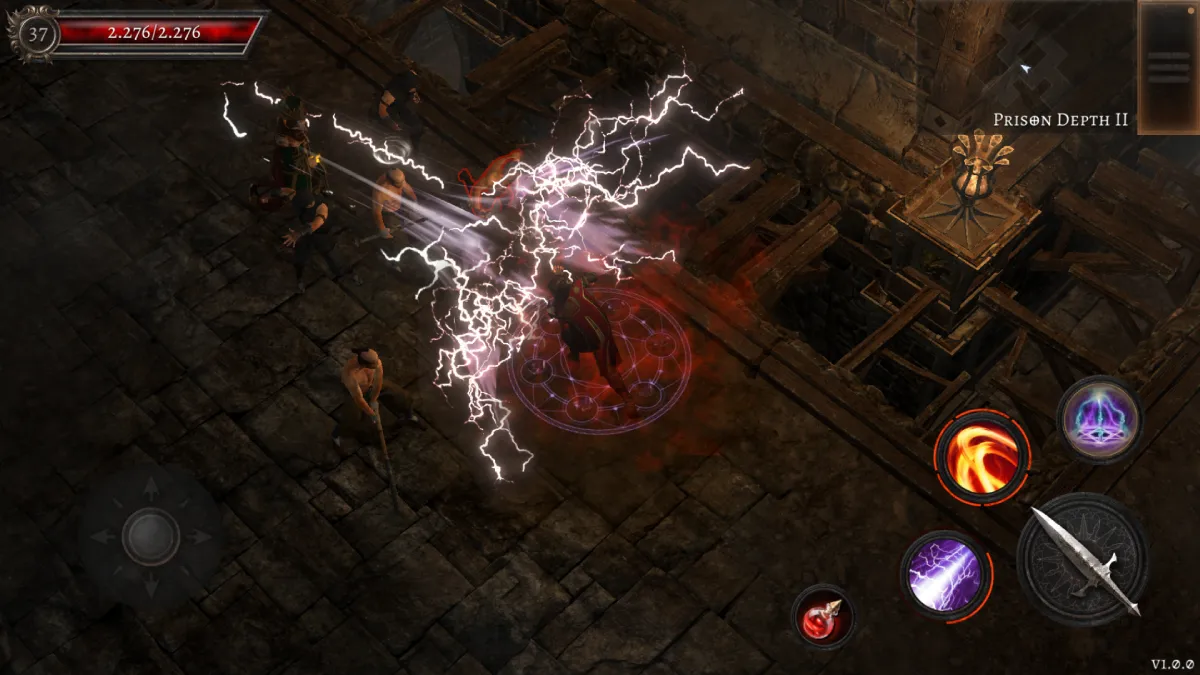
Task: Open the level 37 character portrait
Action: (37, 34)
